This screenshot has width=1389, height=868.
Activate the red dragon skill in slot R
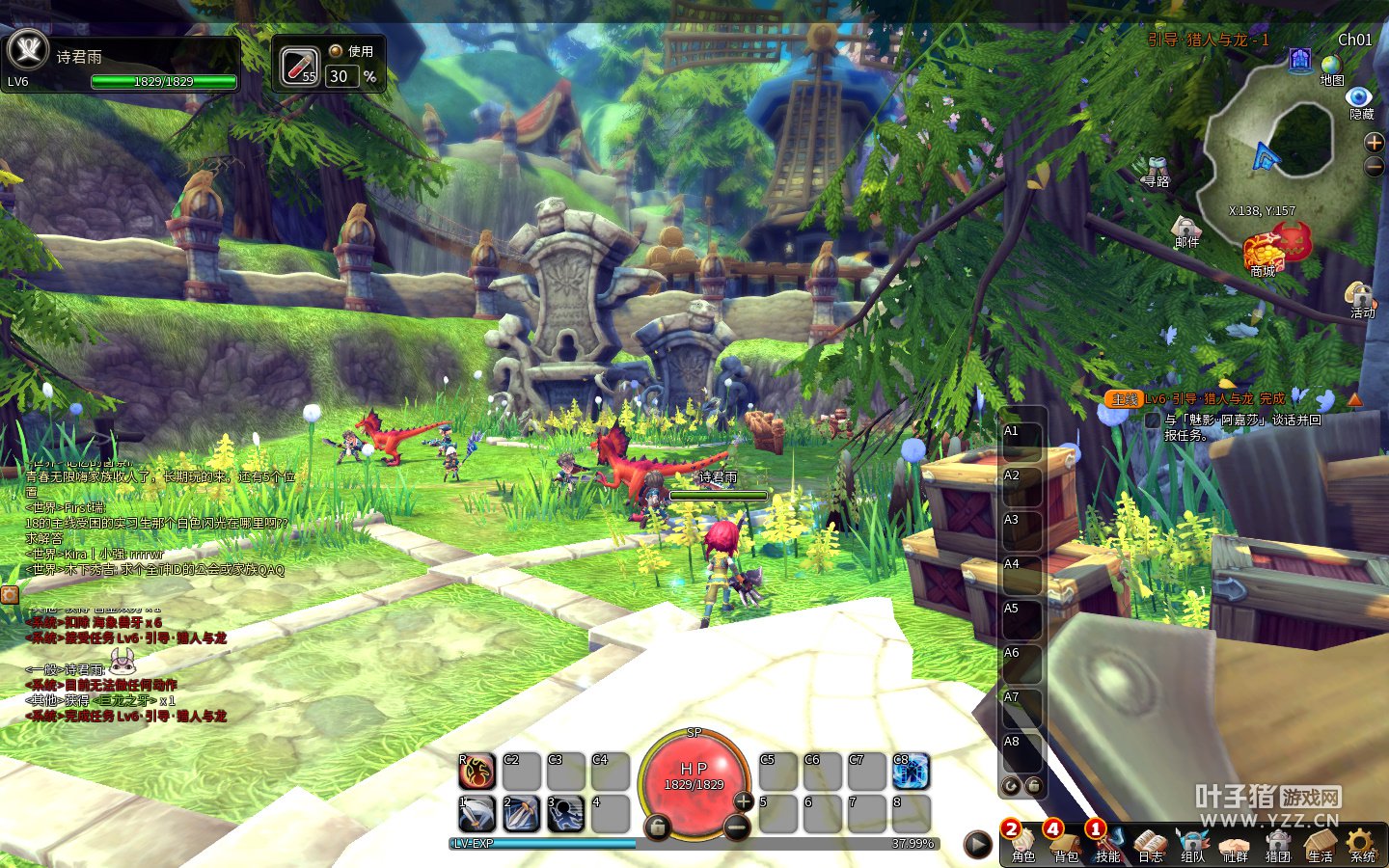click(x=477, y=771)
